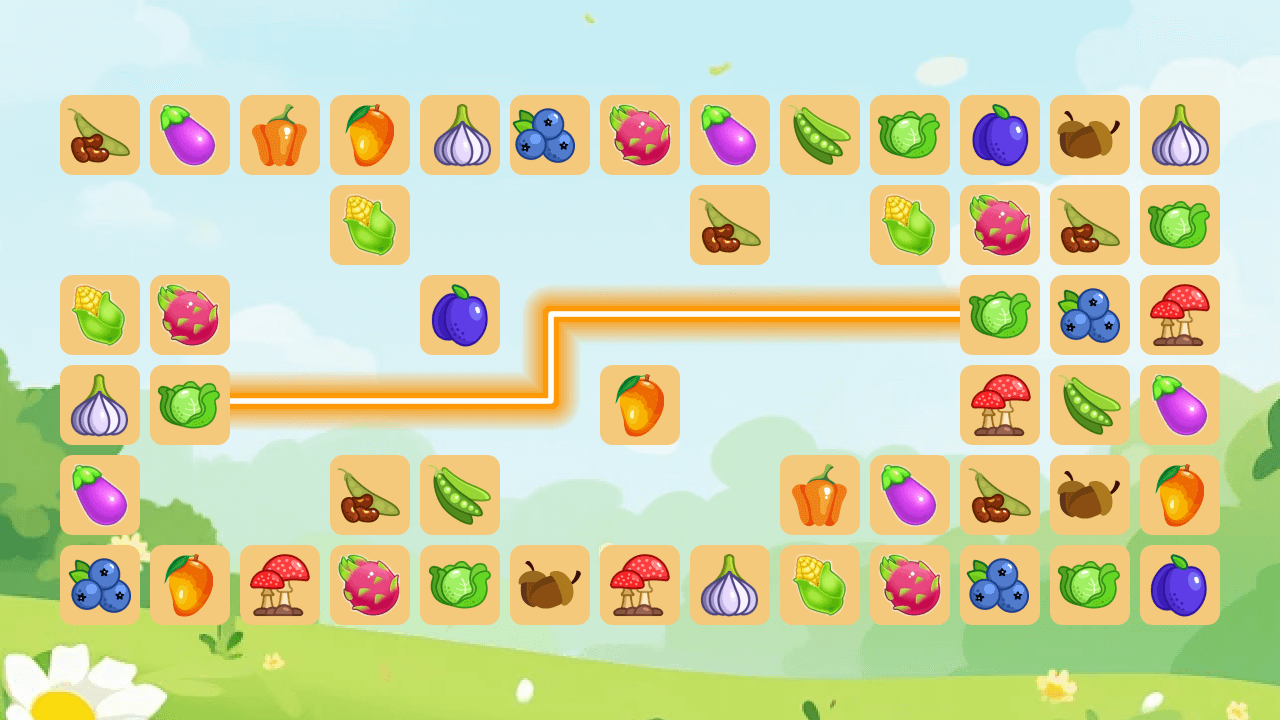
Task: Select the pea pod tile beside the beans tile
Action: click(x=460, y=495)
